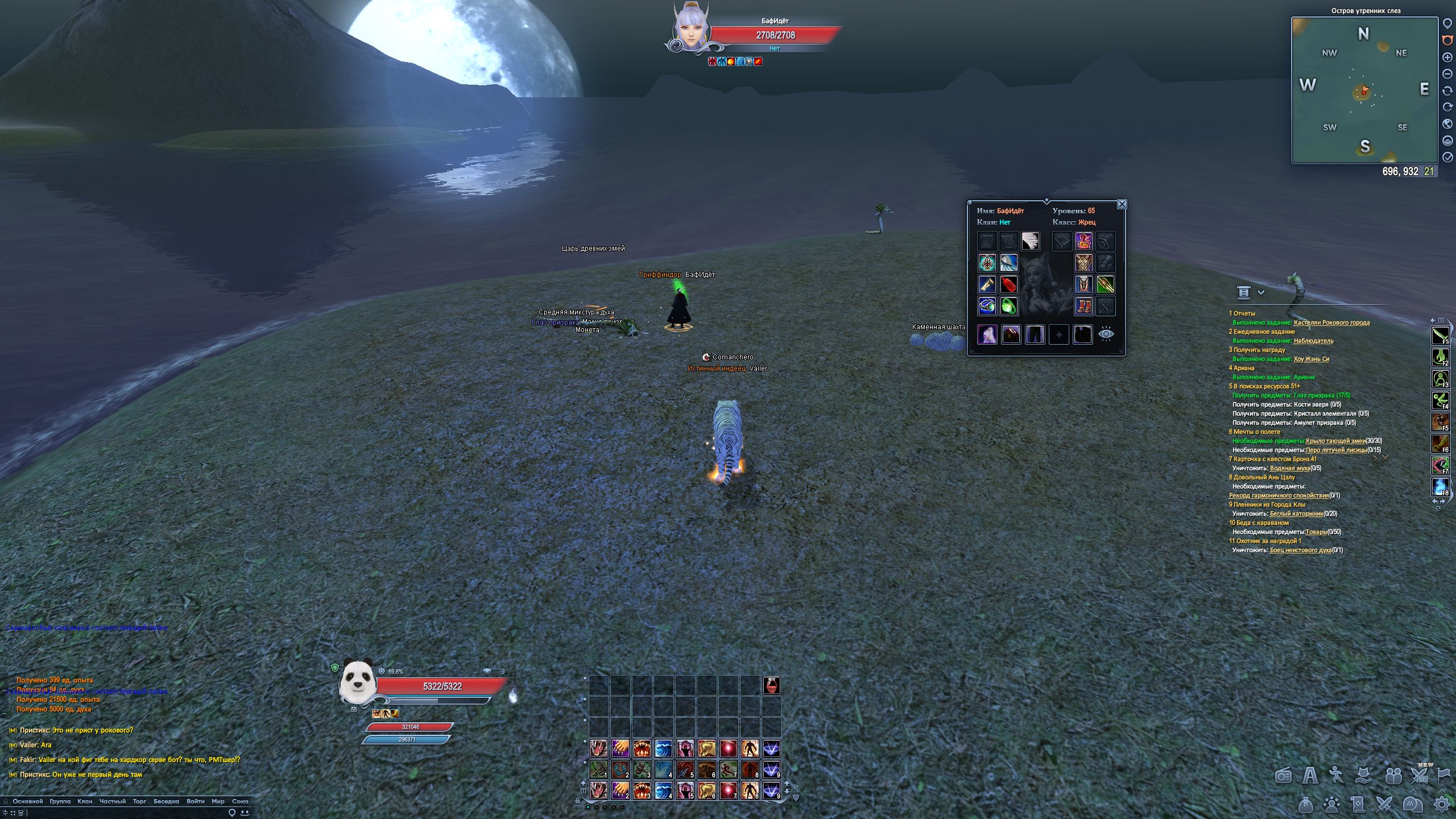Image resolution: width=1456 pixels, height=819 pixels.
Task: Switch to the Торг chat tab
Action: [139, 801]
